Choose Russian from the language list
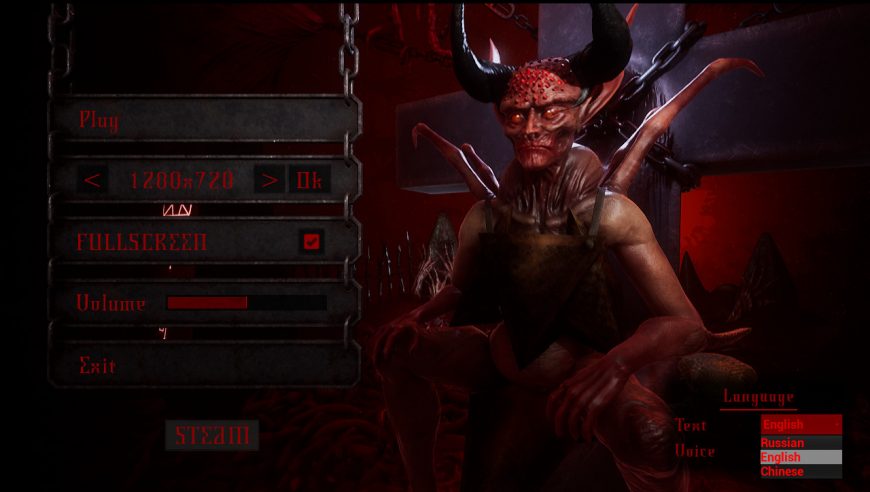This screenshot has height=492, width=870. [801, 443]
